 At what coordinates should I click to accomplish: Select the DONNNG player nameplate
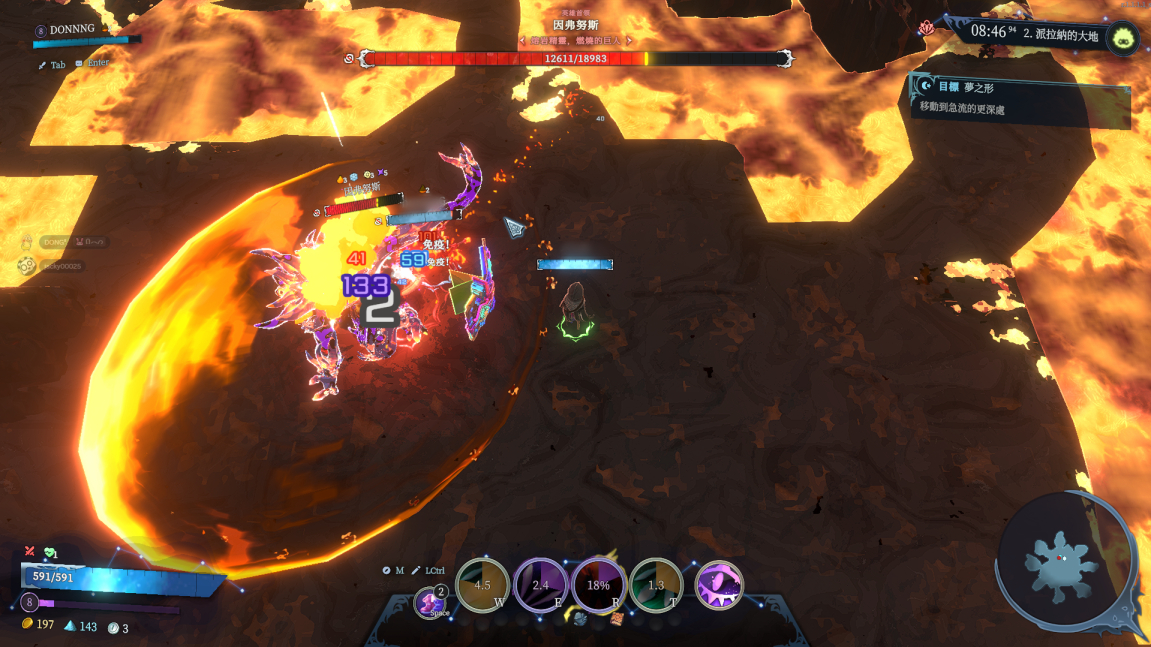click(x=70, y=30)
